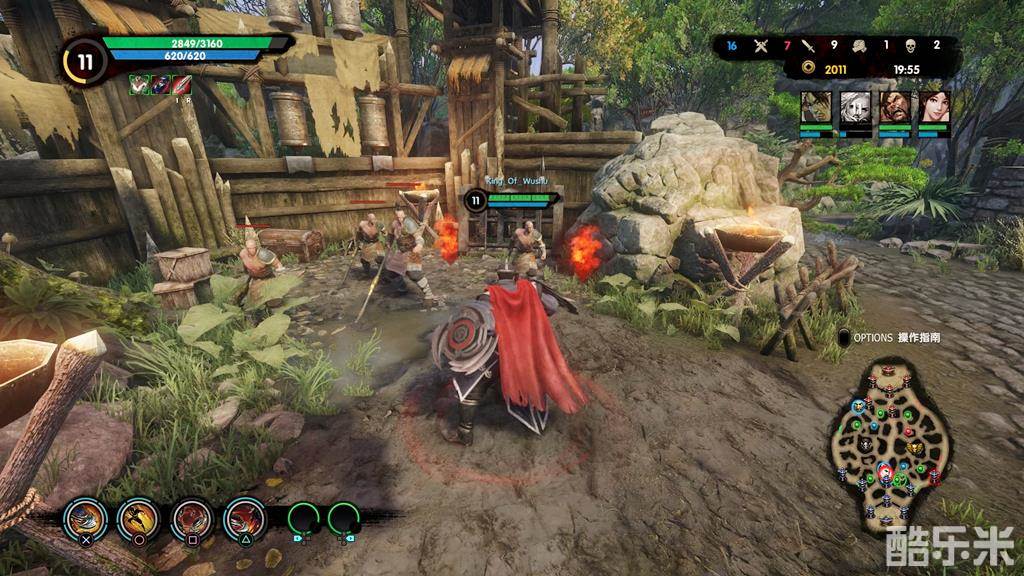Open the player level 11 badge
The height and width of the screenshot is (576, 1024).
(85, 62)
